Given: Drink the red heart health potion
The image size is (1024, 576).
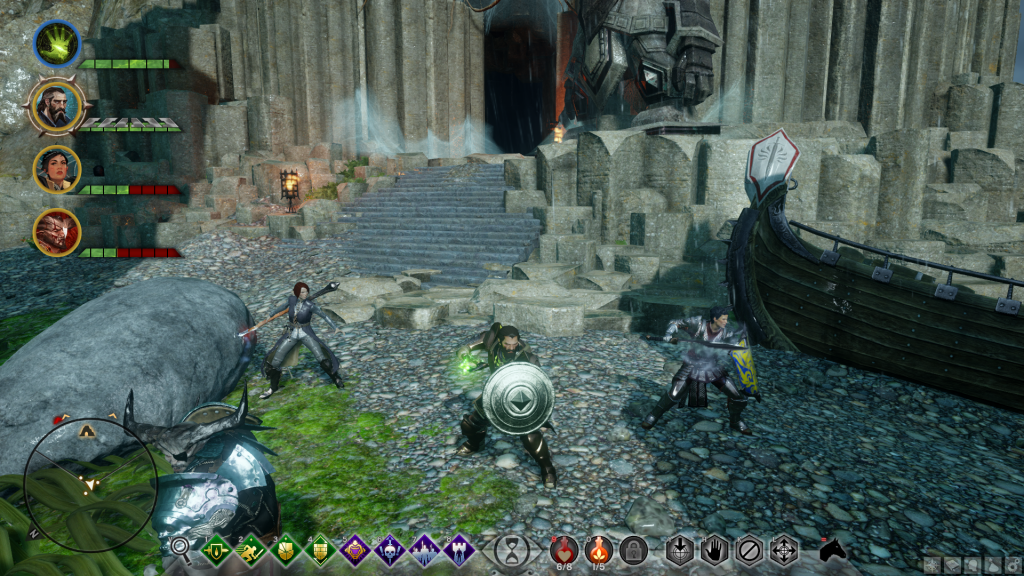Looking at the screenshot, I should coord(562,548).
